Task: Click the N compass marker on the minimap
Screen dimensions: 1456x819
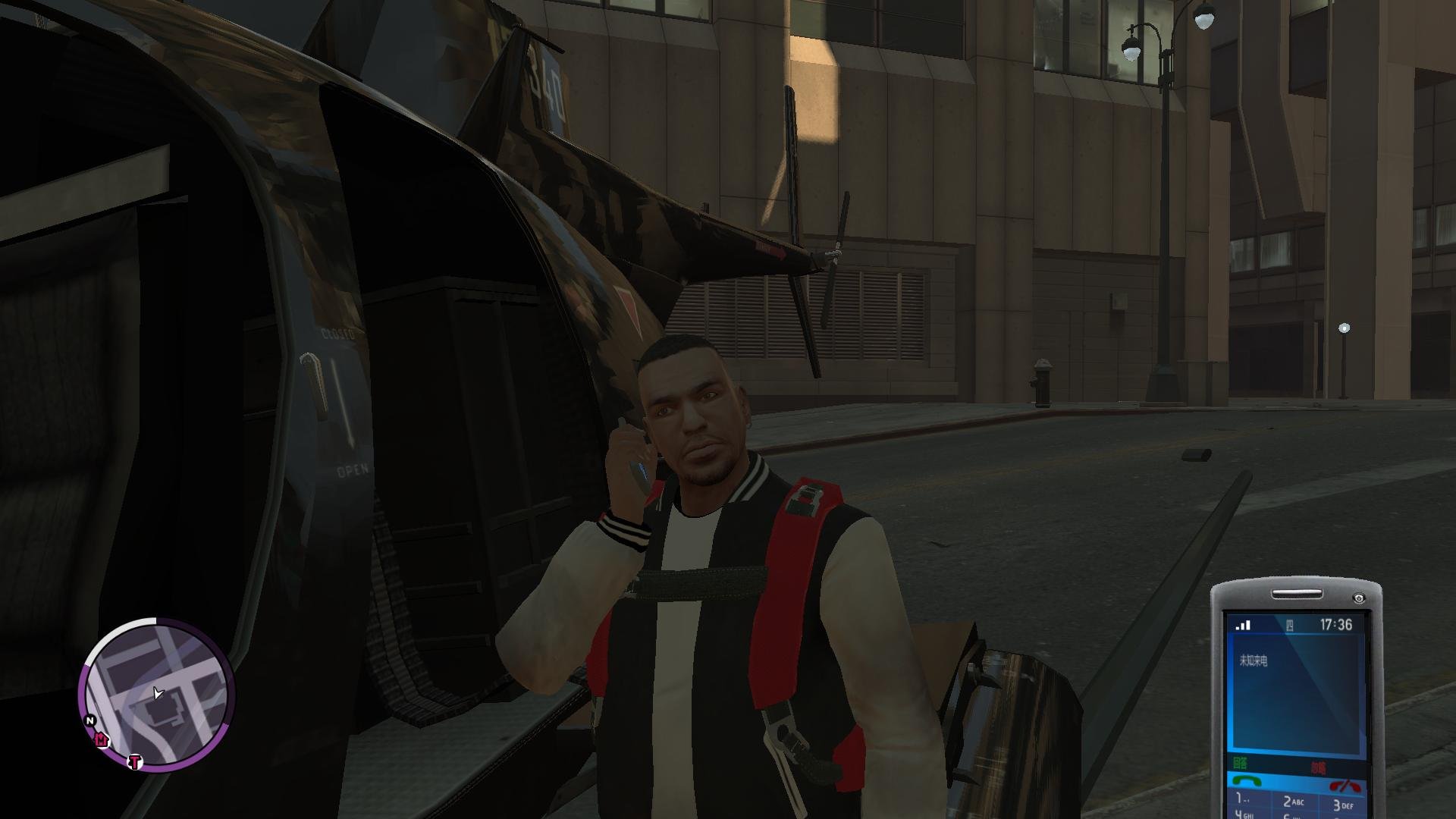Action: tap(89, 720)
